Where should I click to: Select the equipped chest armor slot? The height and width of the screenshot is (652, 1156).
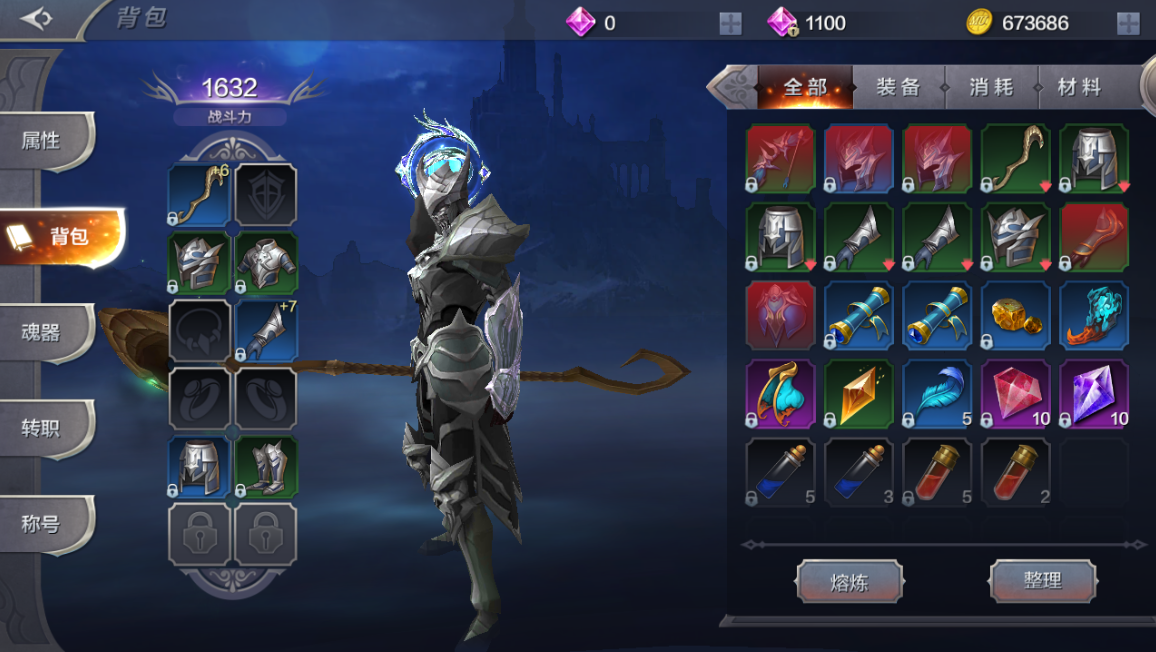266,263
